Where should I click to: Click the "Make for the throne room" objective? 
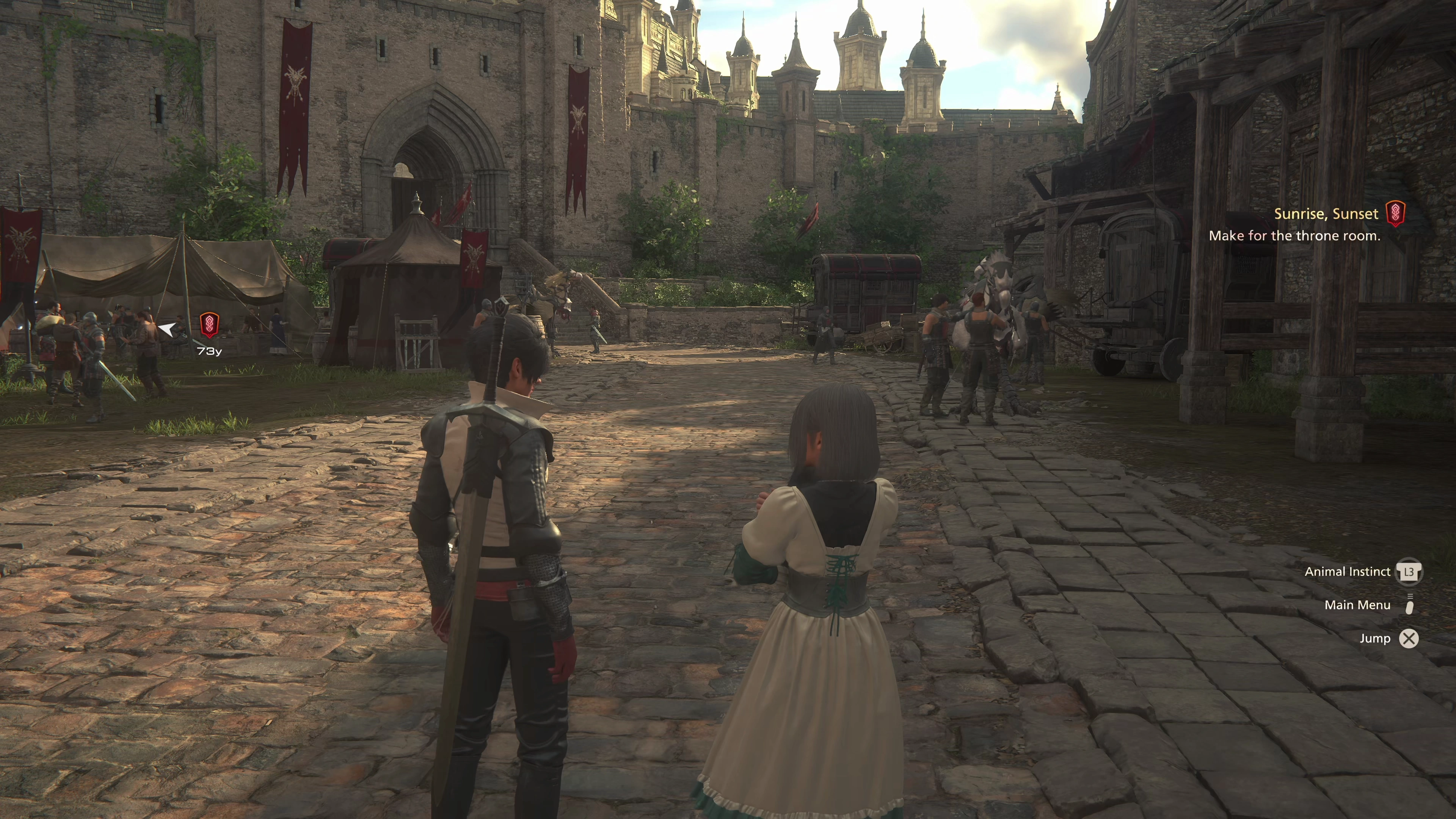tap(1294, 236)
